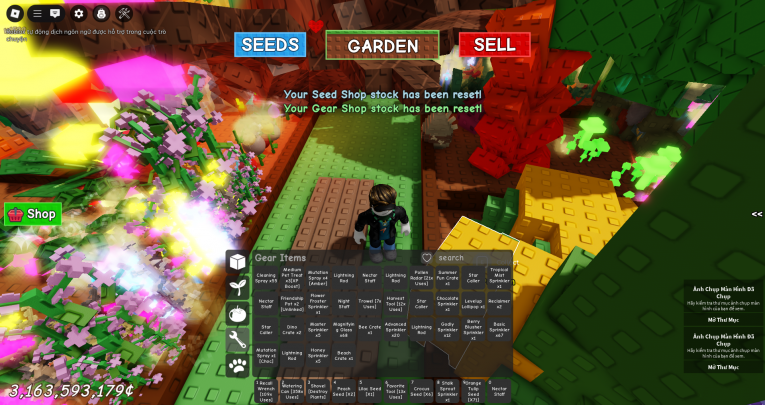Switch to the cube category tab

(238, 262)
